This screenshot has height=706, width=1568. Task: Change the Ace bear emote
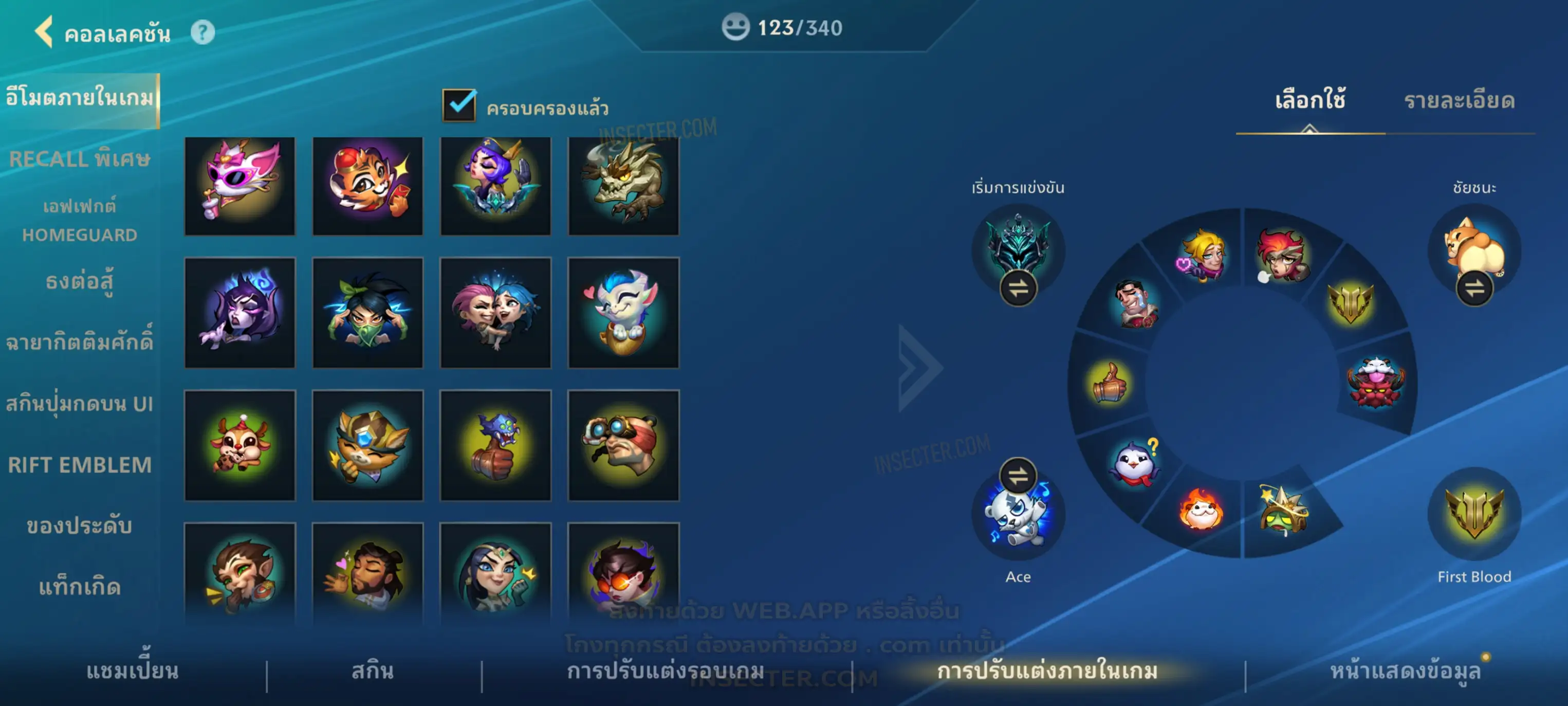coord(1018,476)
